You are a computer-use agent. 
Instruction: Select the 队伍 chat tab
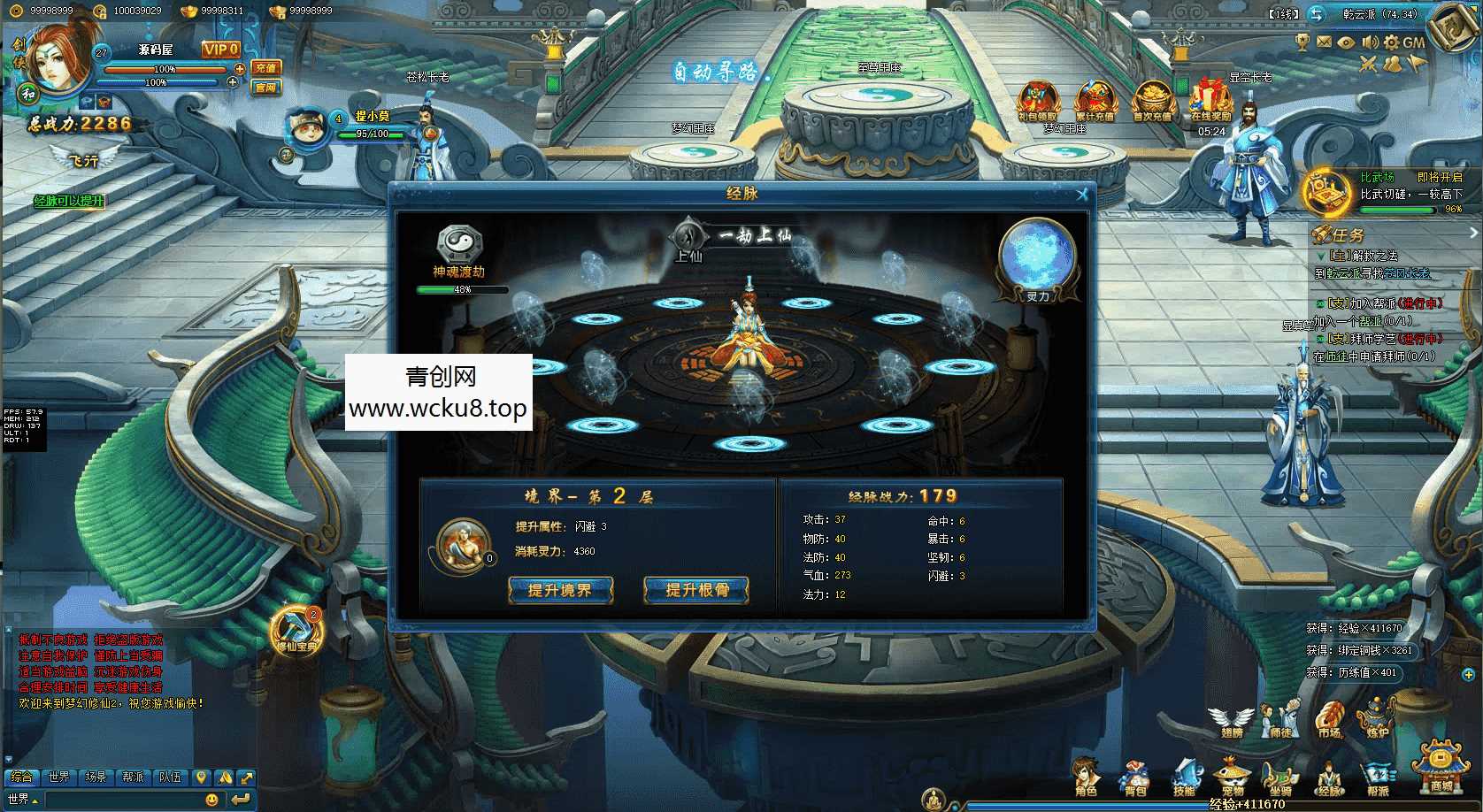click(x=170, y=778)
